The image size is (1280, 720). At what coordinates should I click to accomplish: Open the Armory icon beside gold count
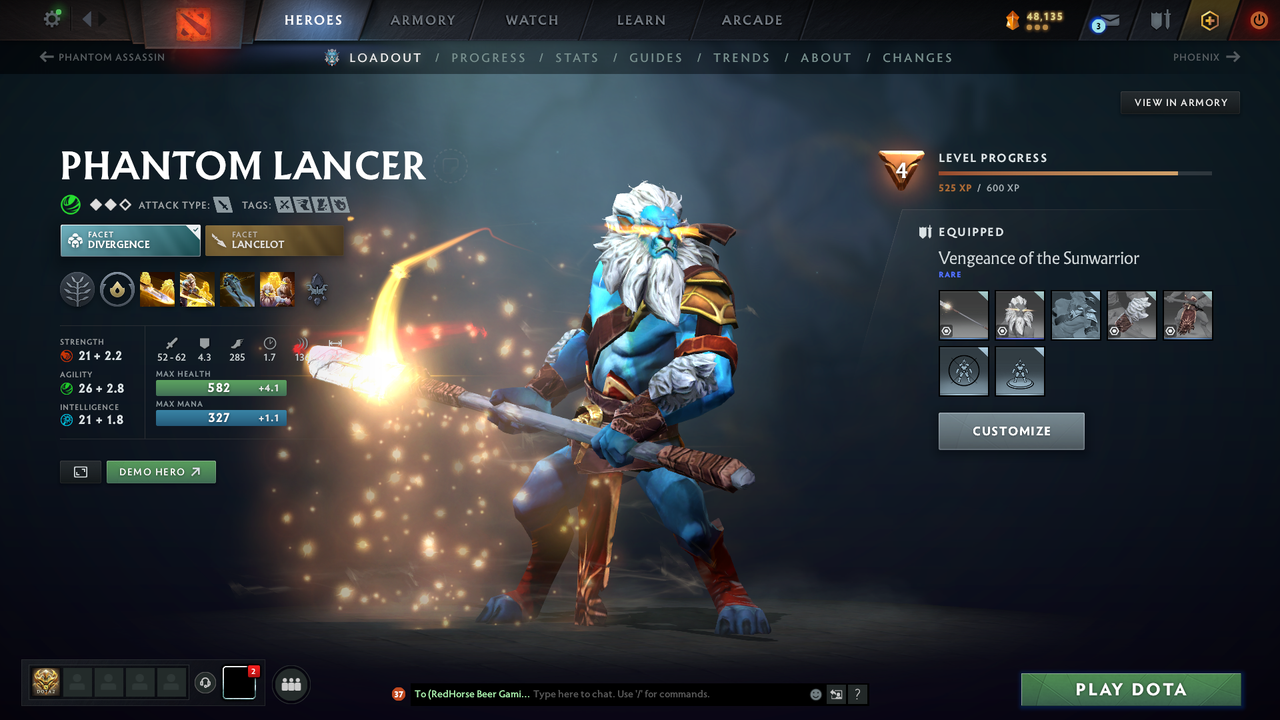point(1162,19)
